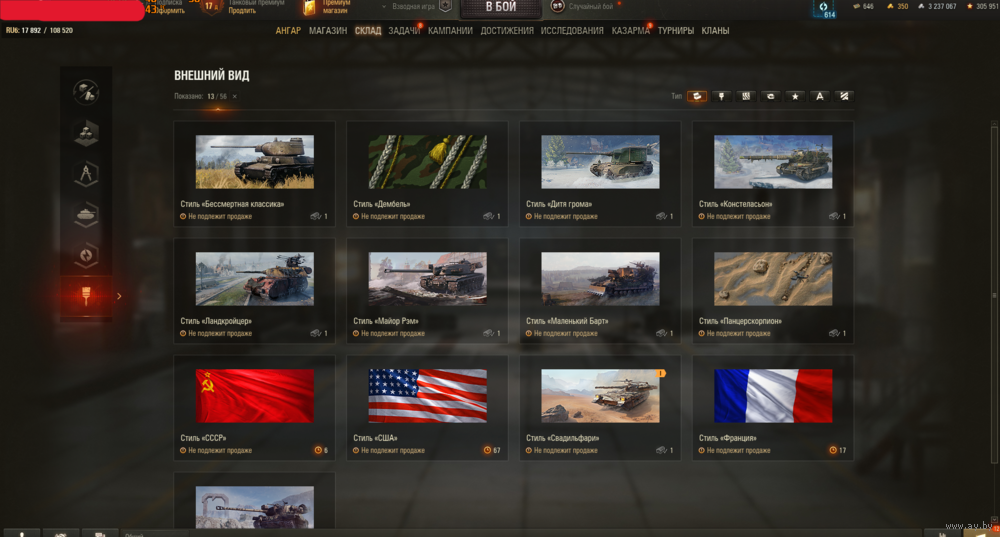Start a battle with the «В БОЙ» button
The height and width of the screenshot is (537, 1000).
point(501,8)
